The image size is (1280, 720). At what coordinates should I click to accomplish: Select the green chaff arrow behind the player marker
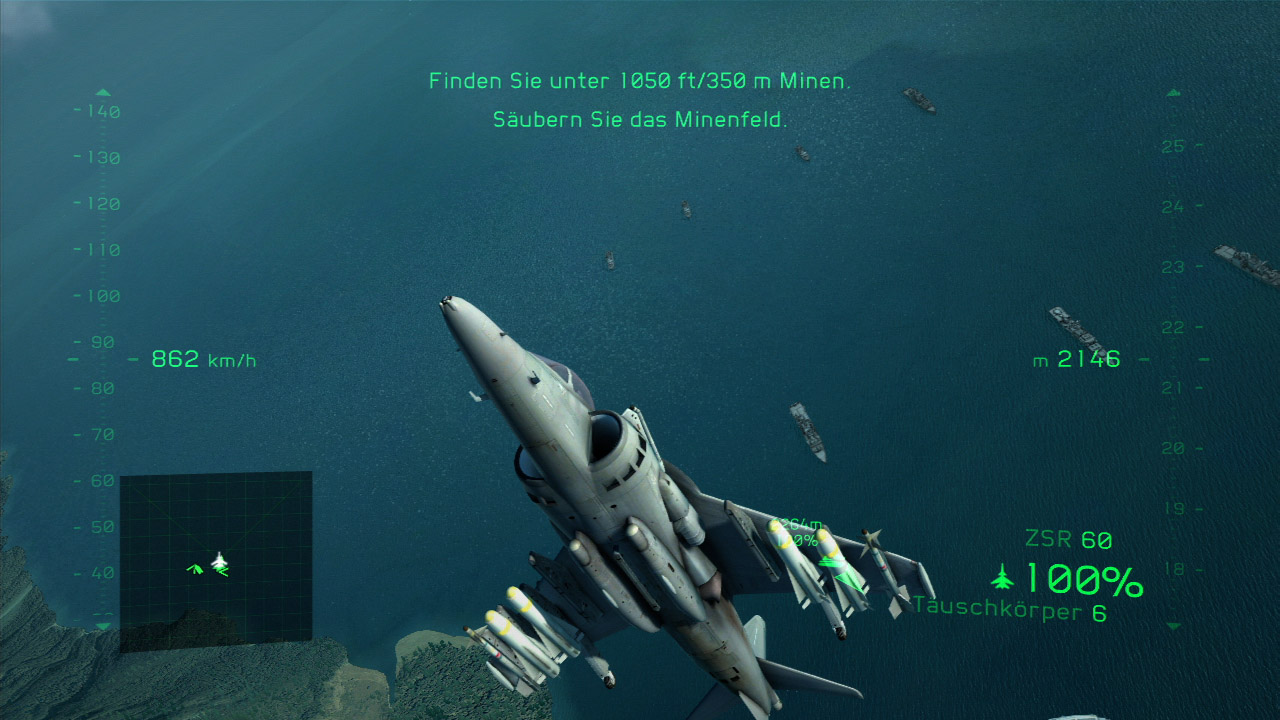point(222,573)
